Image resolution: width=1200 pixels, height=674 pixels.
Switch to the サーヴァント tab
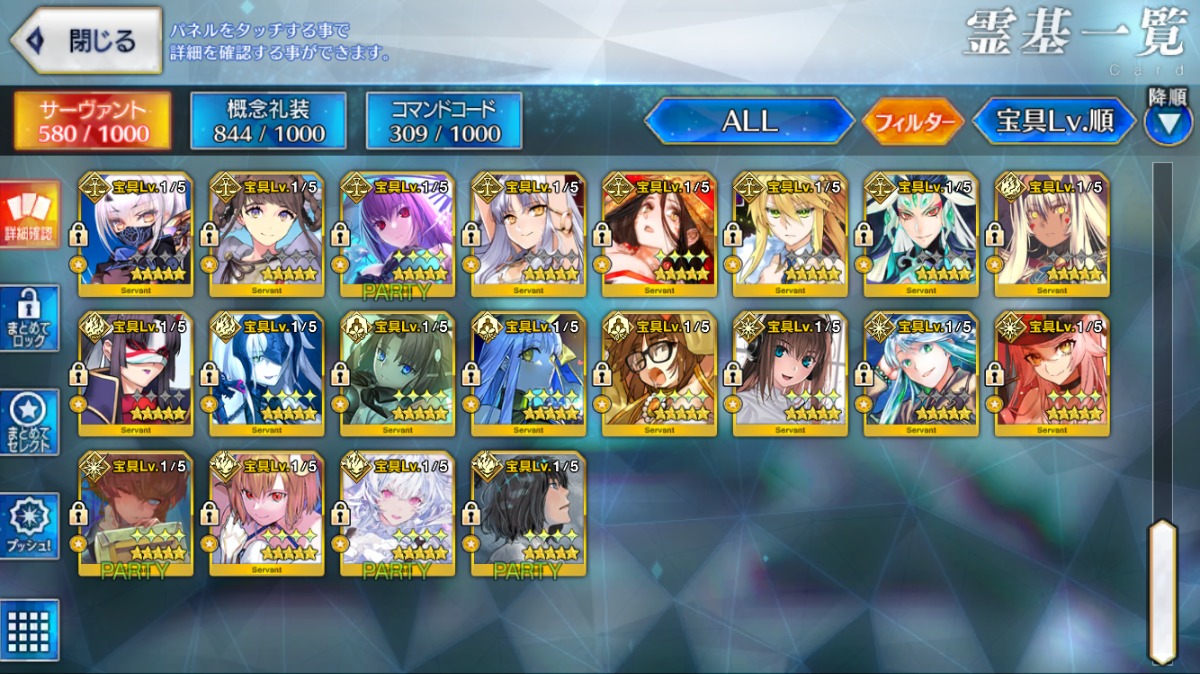[92, 121]
